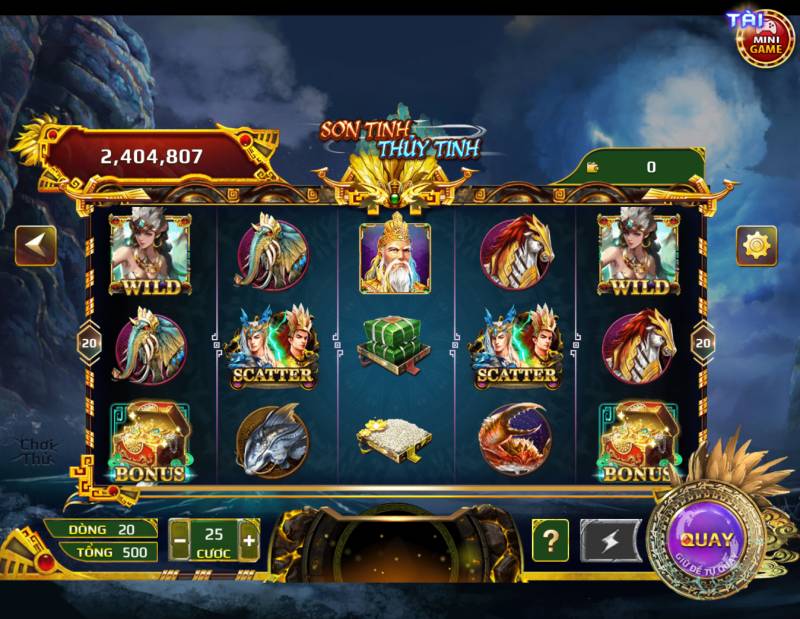Toggle the lightning bolt turbo spin
The width and height of the screenshot is (800, 619).
[x=606, y=541]
